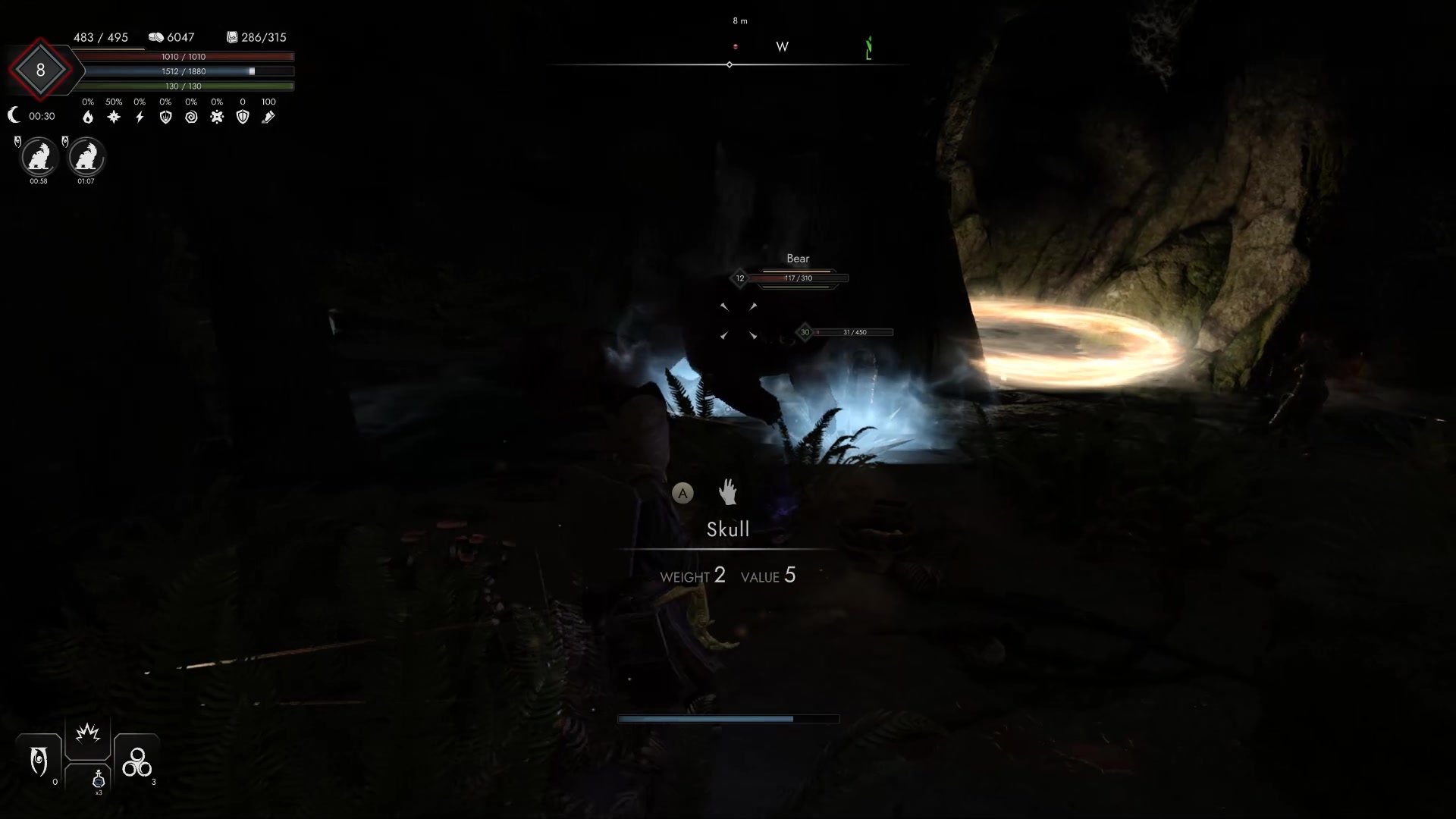Select the level 8 diamond emblem
The image size is (1456, 819).
pyautogui.click(x=42, y=70)
